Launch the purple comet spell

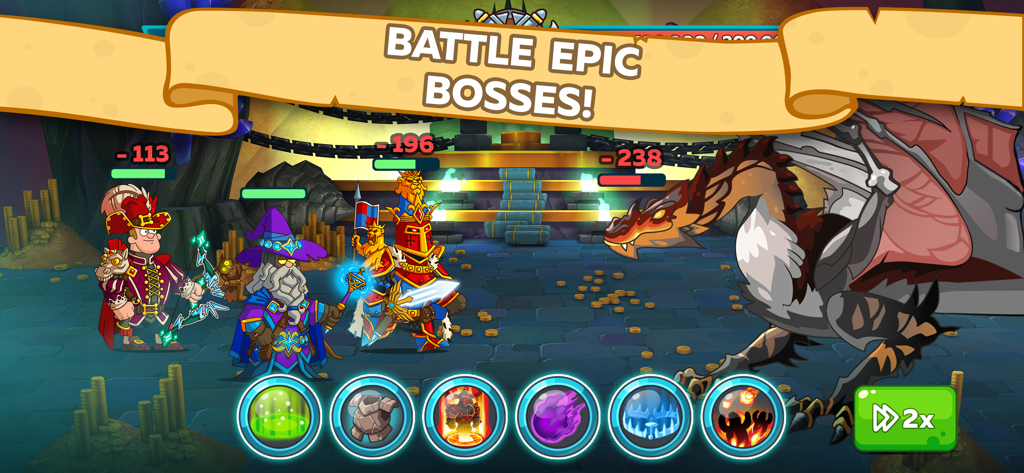pos(557,416)
